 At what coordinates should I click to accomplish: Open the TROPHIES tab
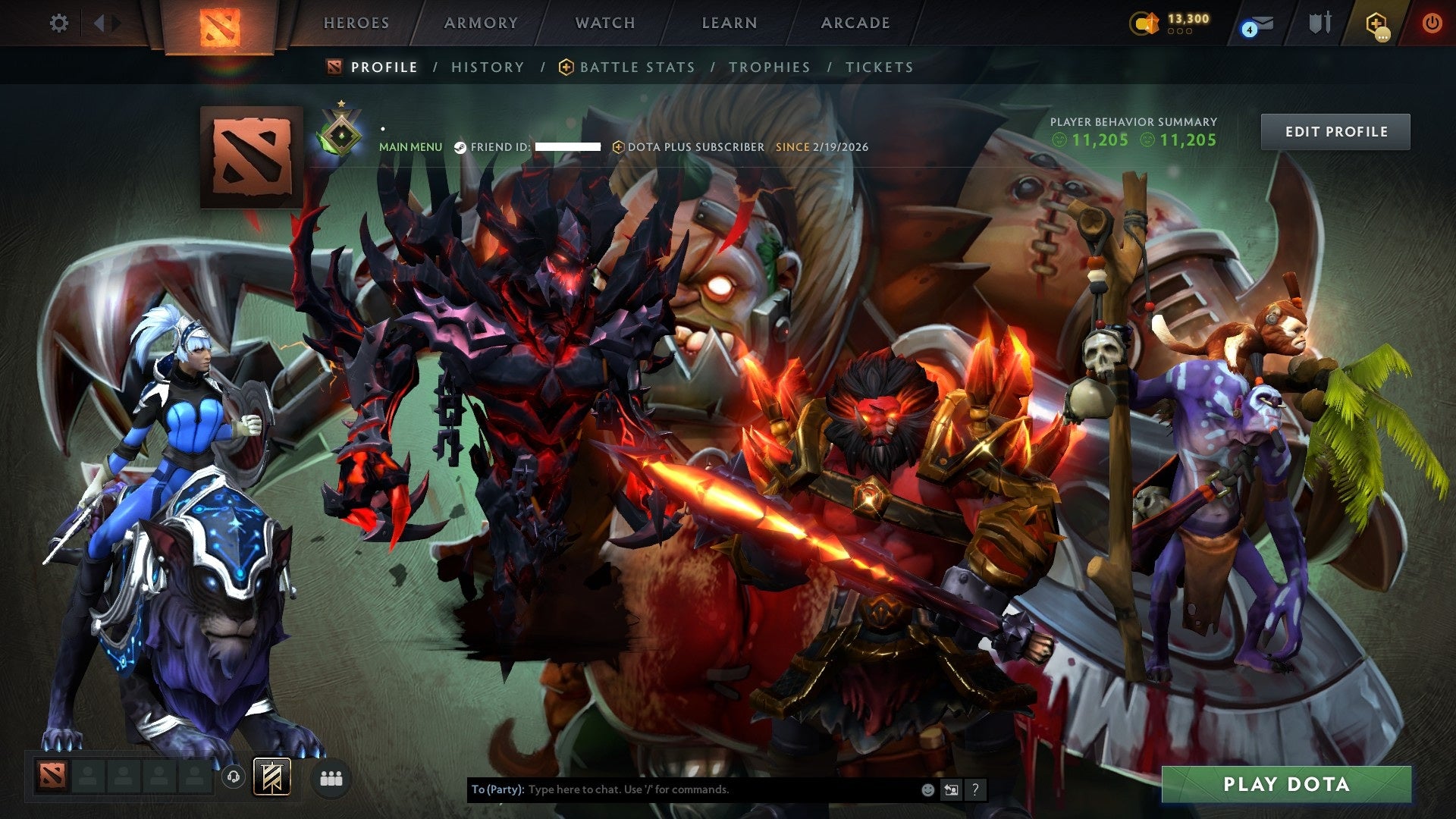[769, 67]
